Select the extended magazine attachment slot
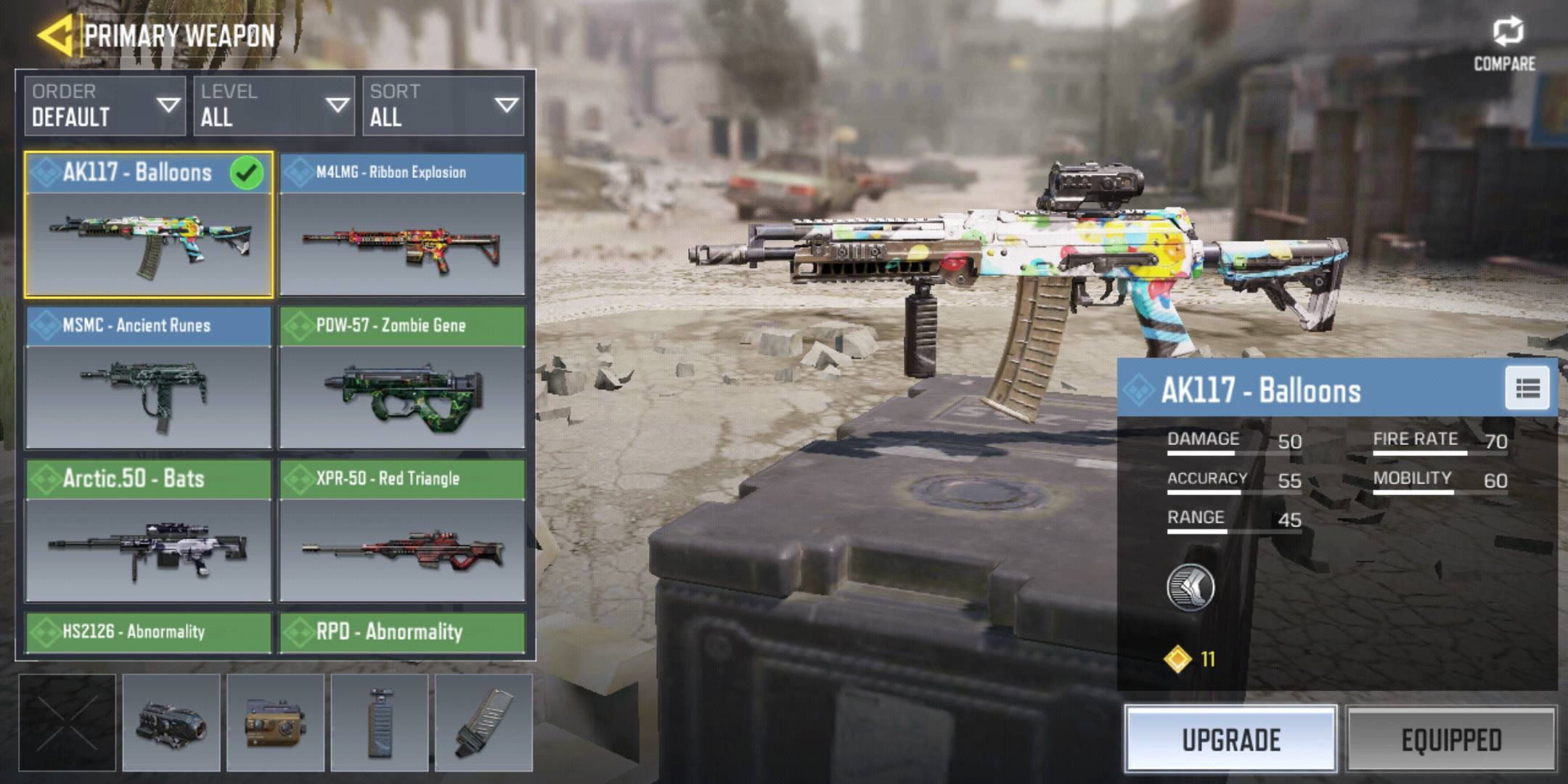Screen dimensions: 1568x784 483,723
